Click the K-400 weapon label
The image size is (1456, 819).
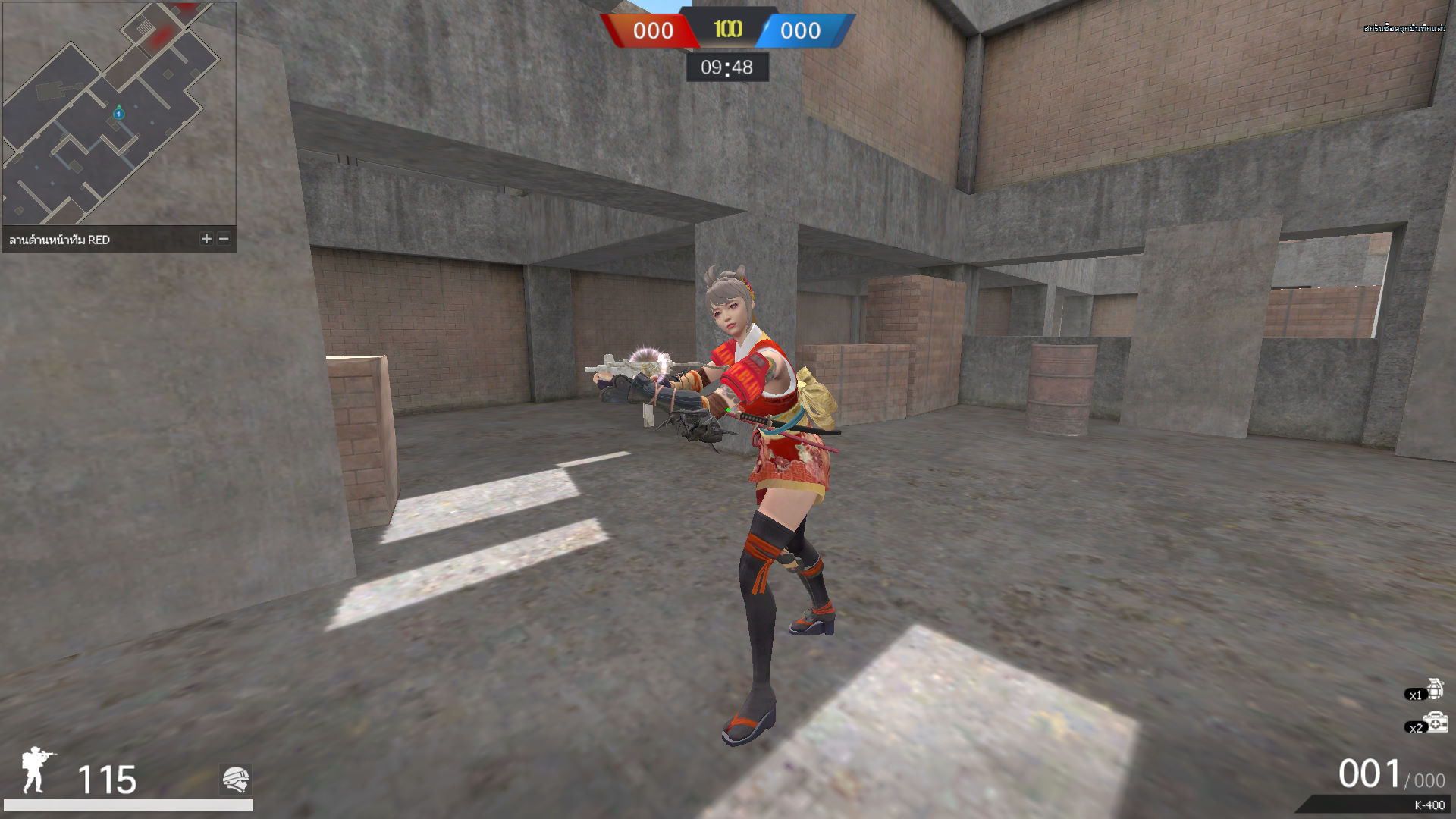click(1429, 805)
